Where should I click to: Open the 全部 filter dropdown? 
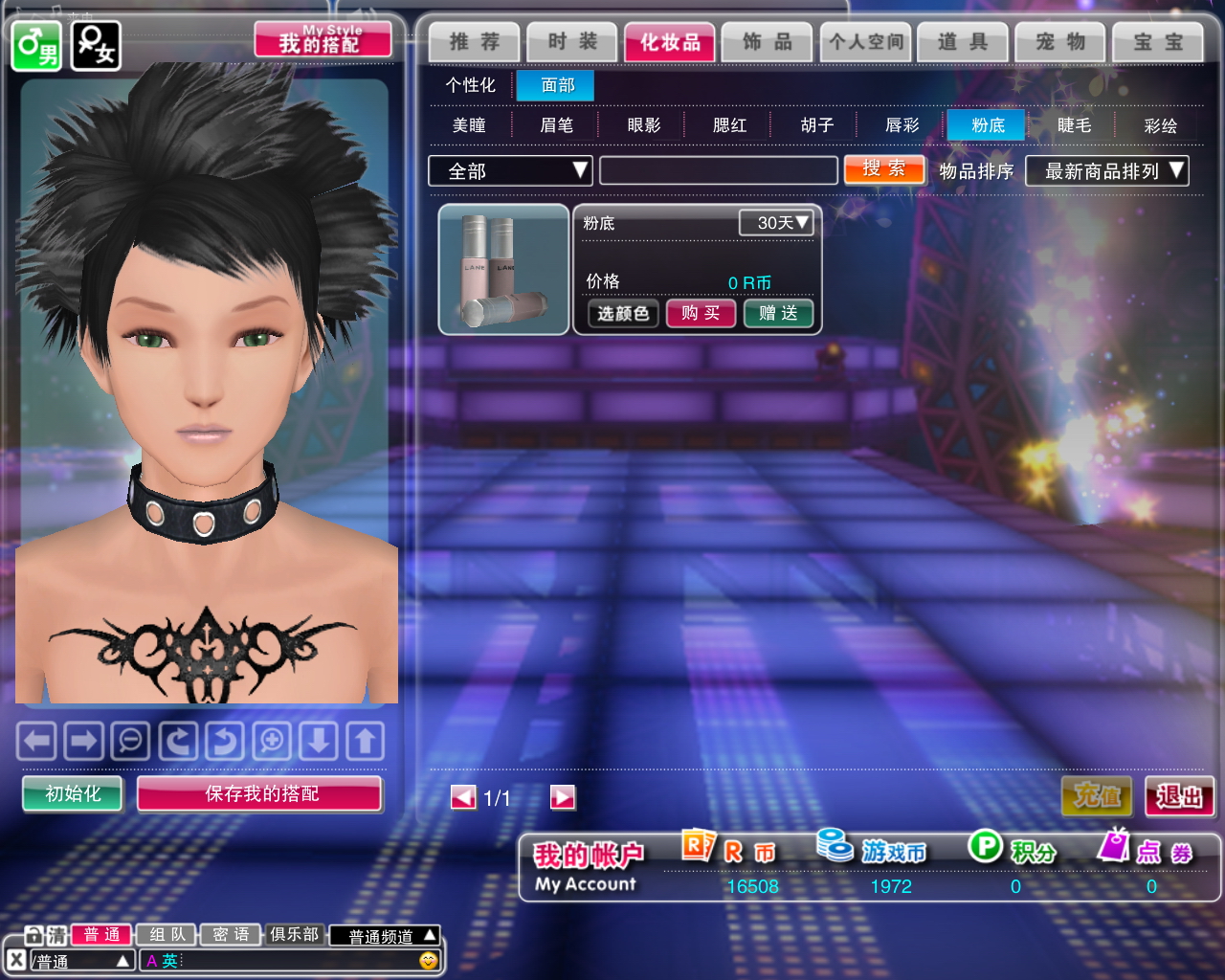510,171
